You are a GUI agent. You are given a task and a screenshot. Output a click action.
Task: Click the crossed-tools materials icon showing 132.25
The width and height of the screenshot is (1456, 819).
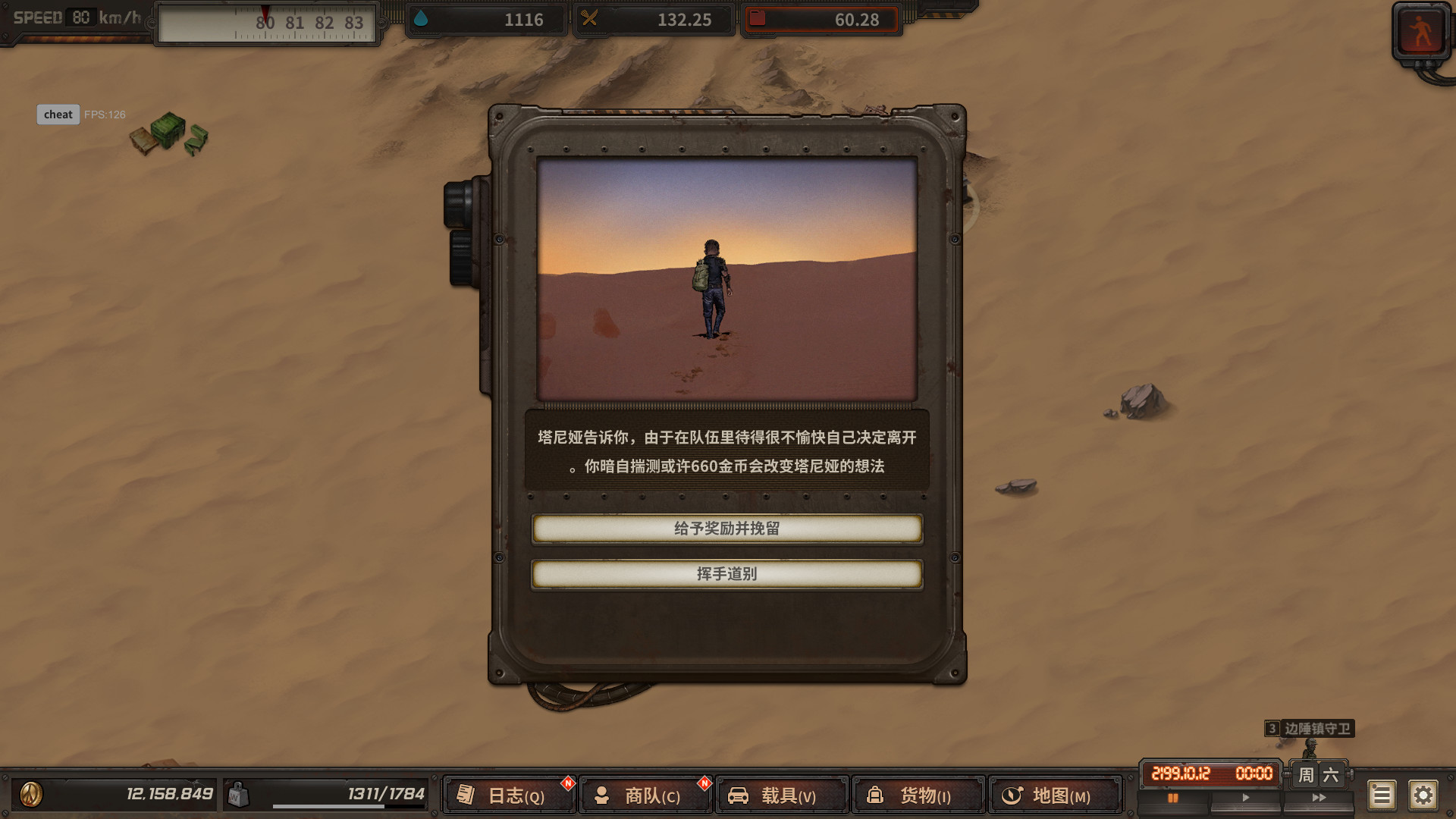coord(591,19)
